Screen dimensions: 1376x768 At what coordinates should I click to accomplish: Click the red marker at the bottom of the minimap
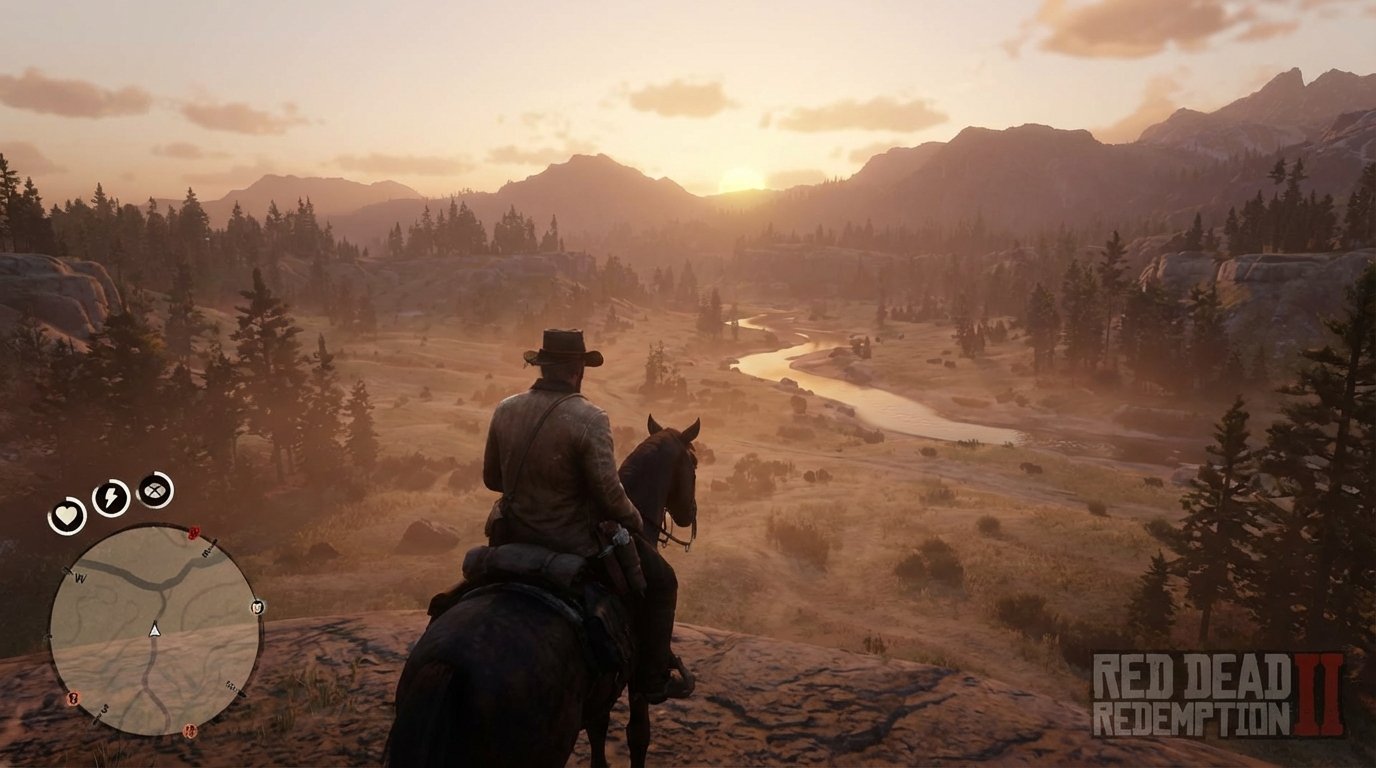click(189, 730)
